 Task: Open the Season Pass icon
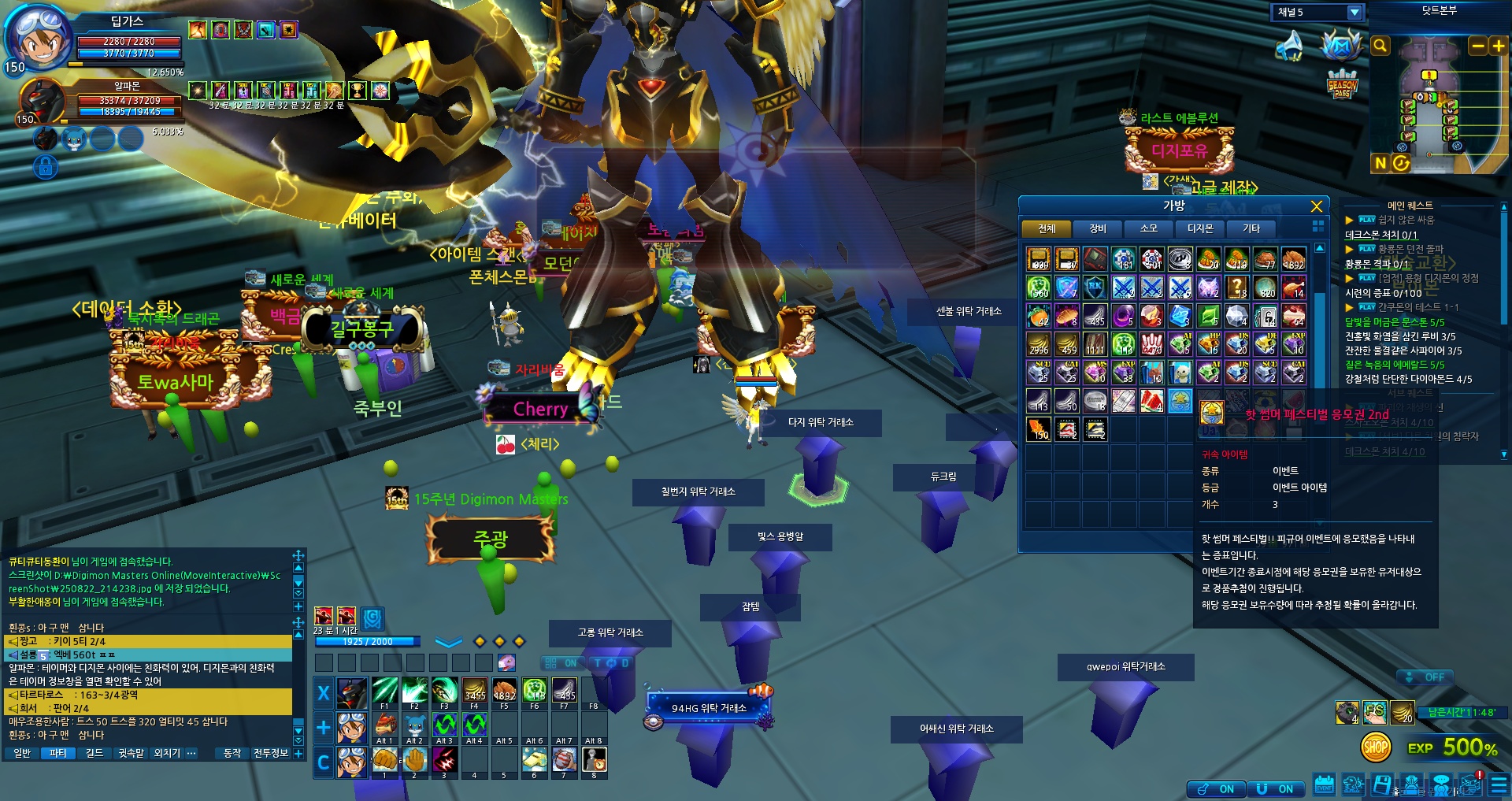1342,85
